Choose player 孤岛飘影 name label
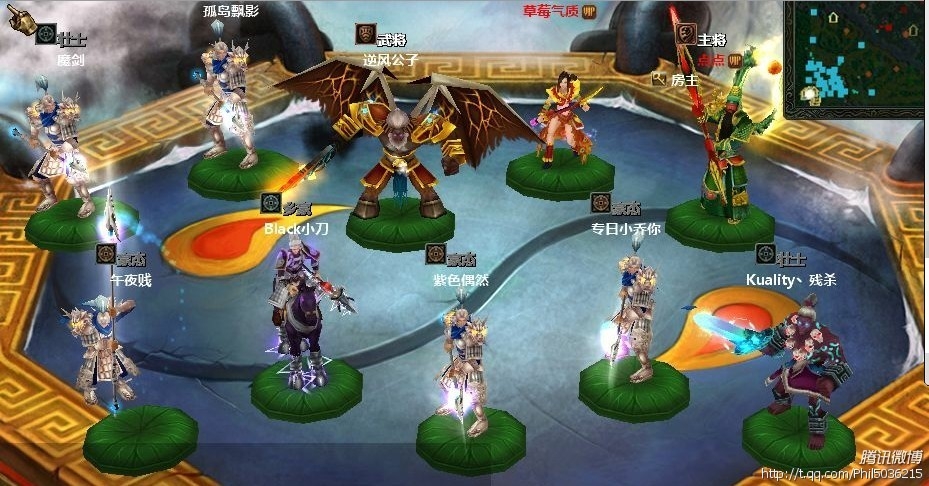 pos(229,11)
